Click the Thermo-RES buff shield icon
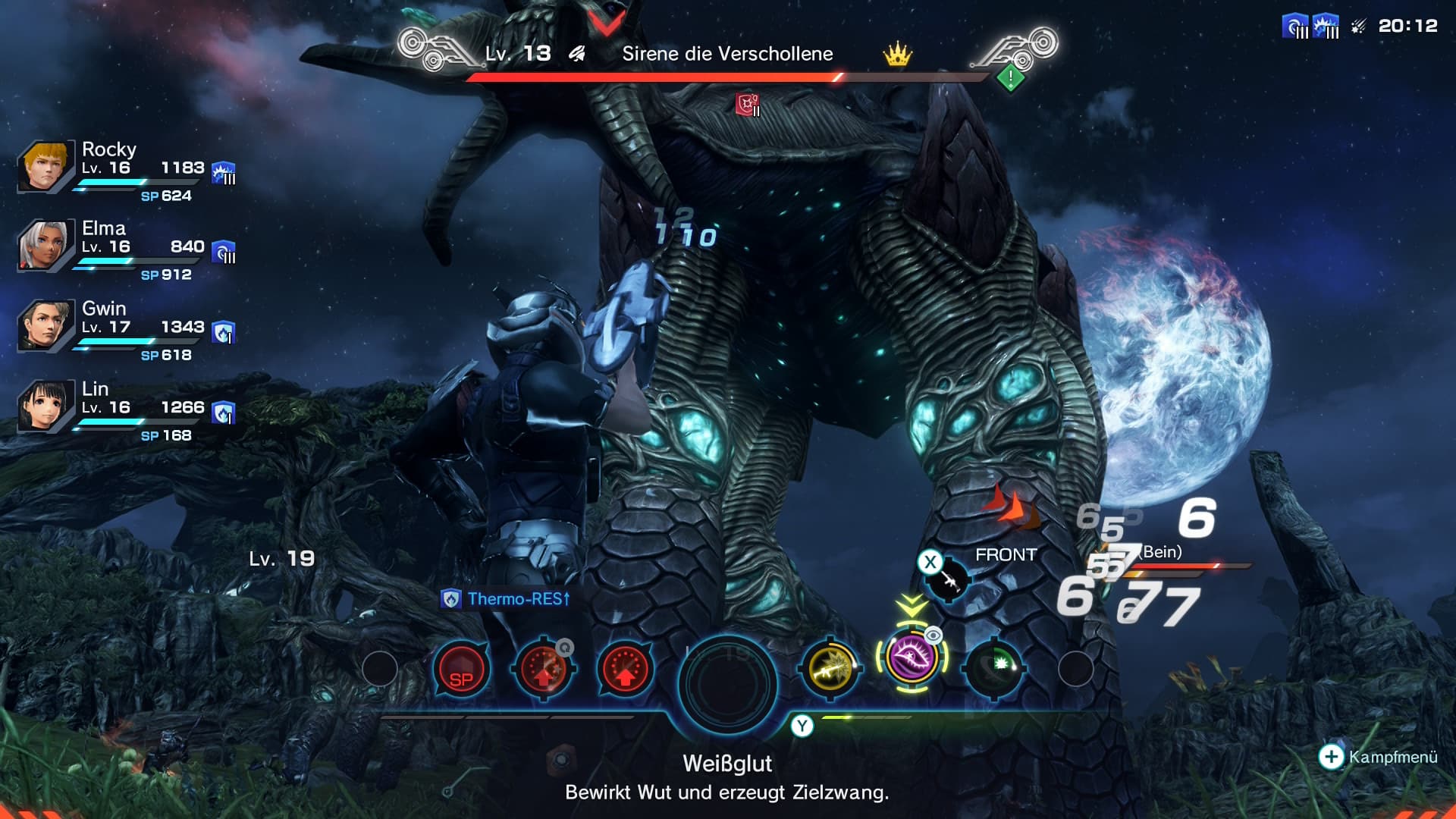The height and width of the screenshot is (819, 1456). coord(451,599)
